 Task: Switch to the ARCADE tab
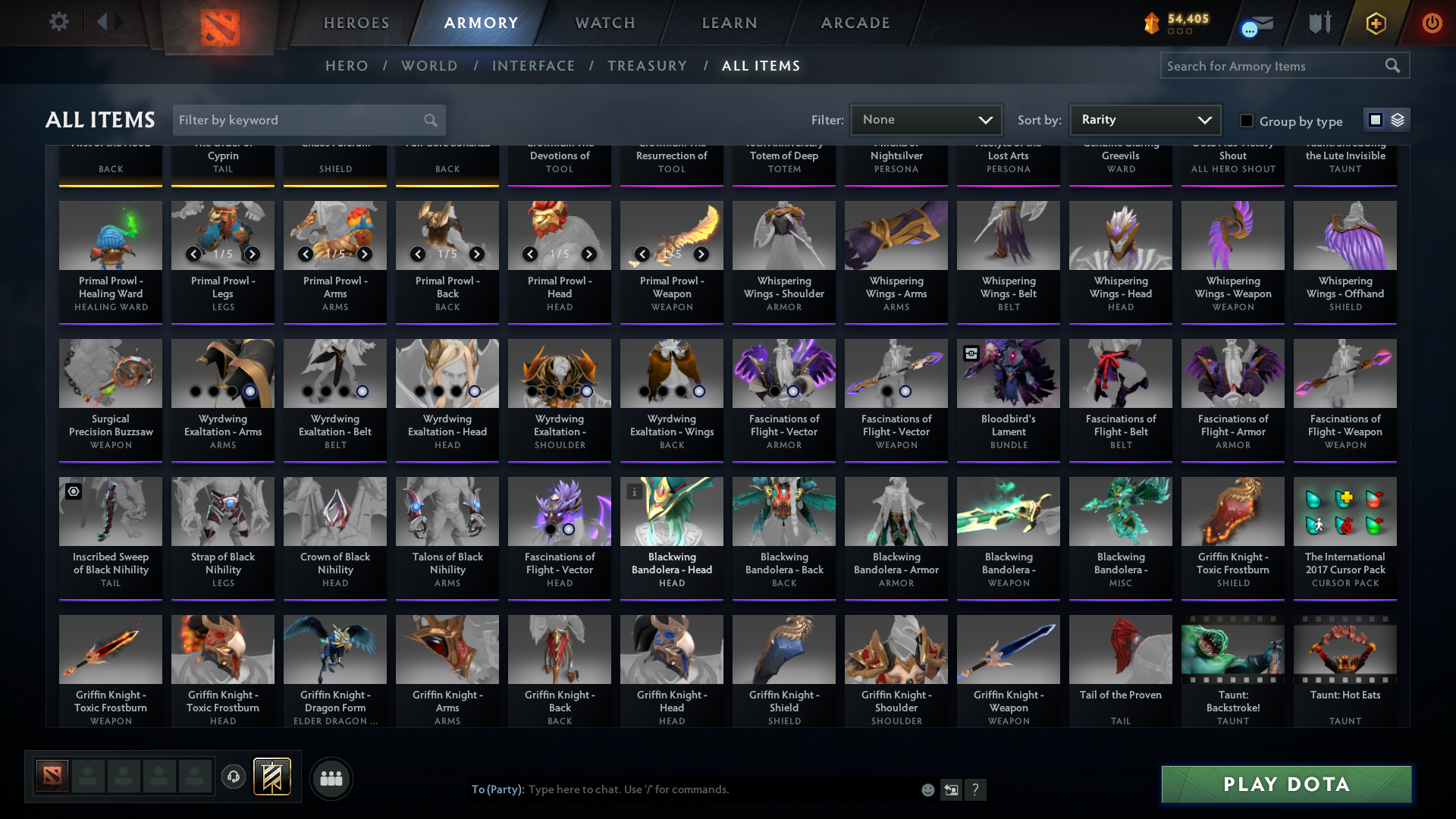[855, 23]
